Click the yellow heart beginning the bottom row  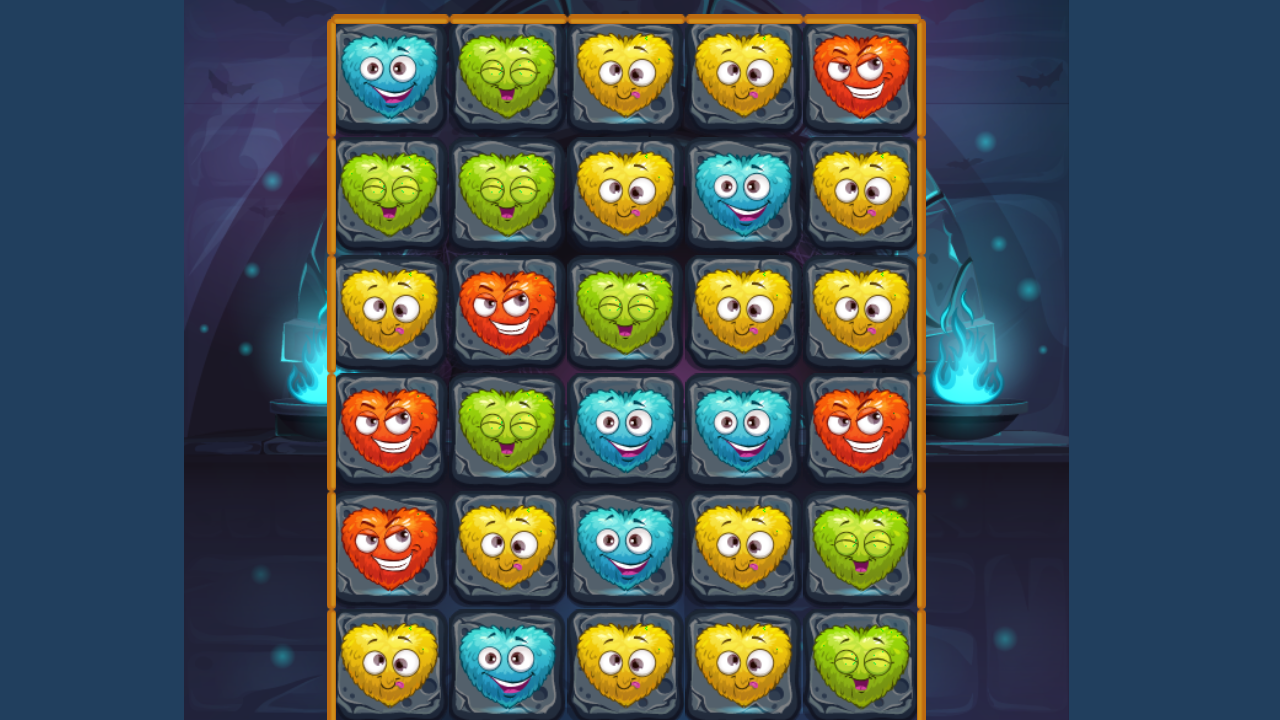click(x=389, y=665)
